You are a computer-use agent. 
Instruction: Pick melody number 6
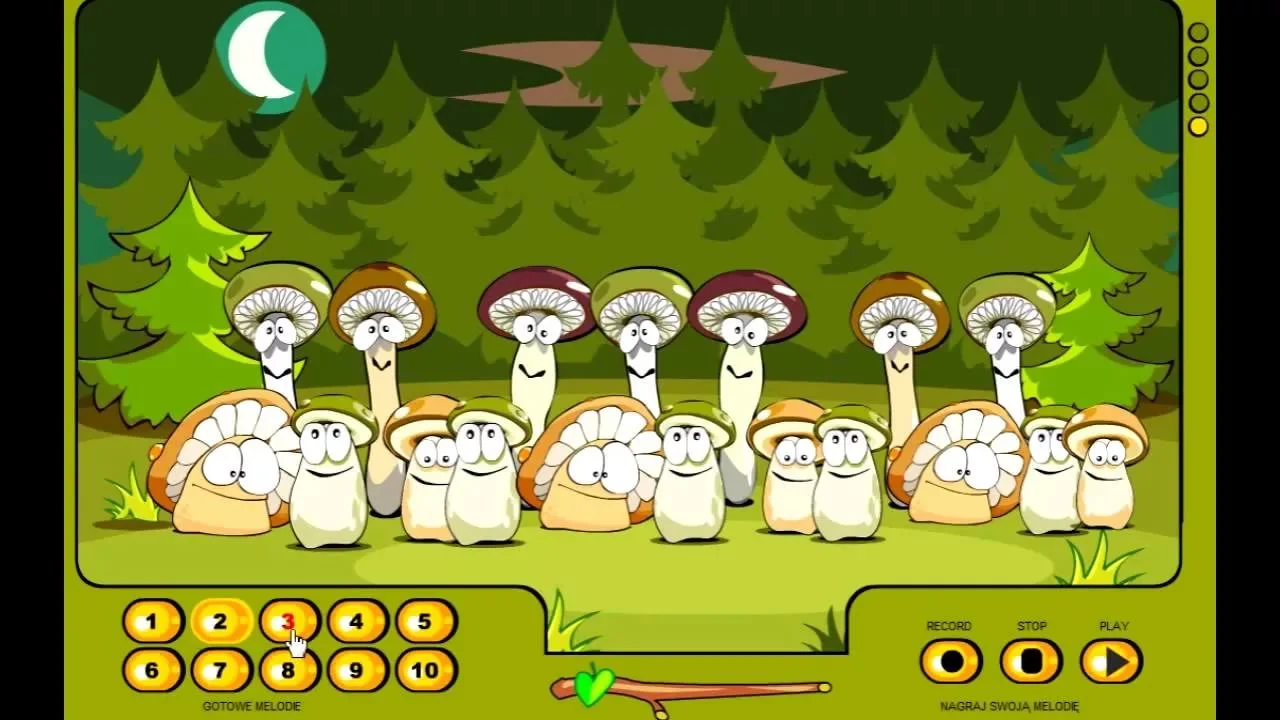point(152,670)
